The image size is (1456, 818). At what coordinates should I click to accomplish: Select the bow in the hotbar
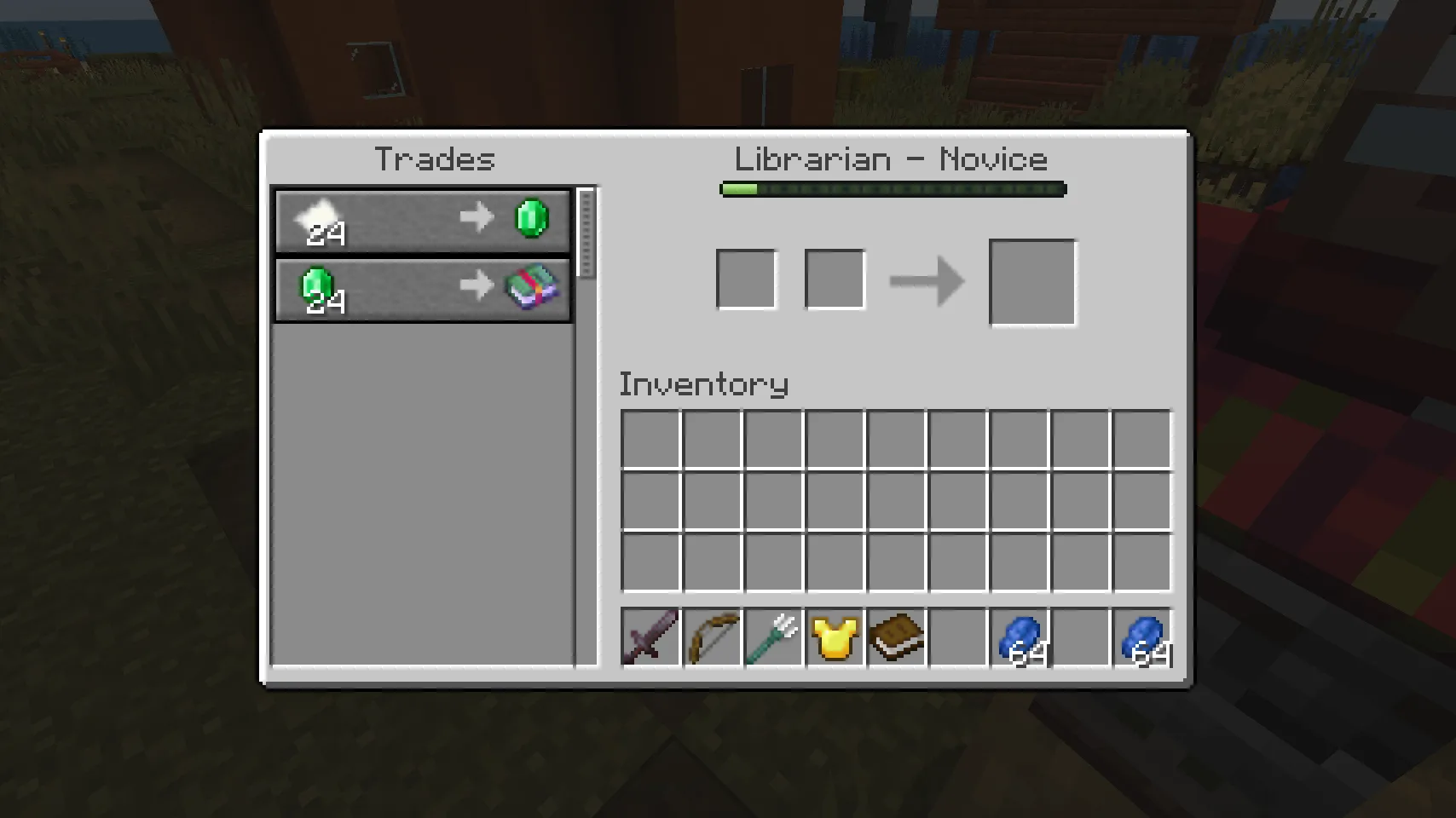(x=712, y=637)
